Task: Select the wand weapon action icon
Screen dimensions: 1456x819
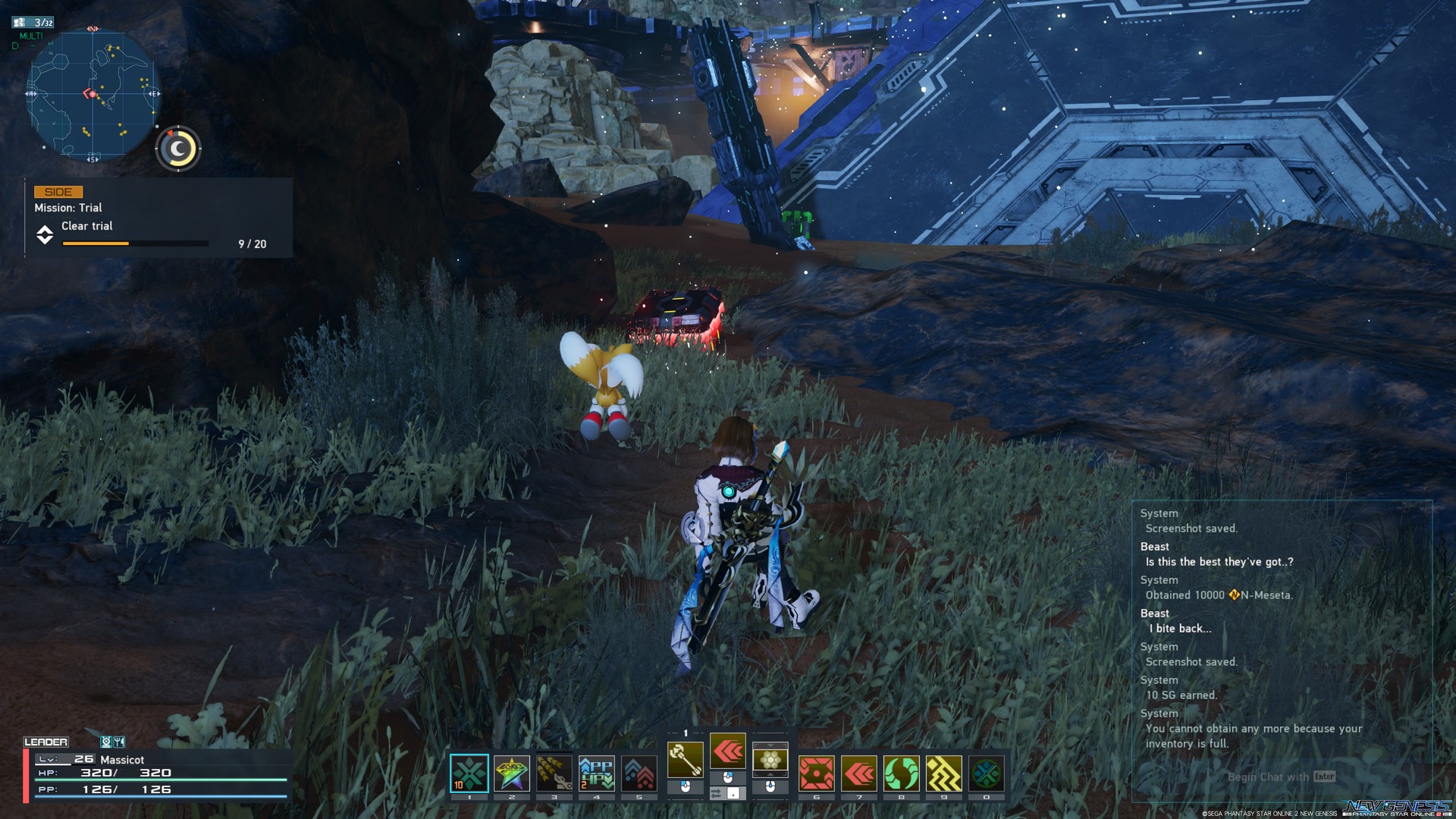Action: [685, 759]
